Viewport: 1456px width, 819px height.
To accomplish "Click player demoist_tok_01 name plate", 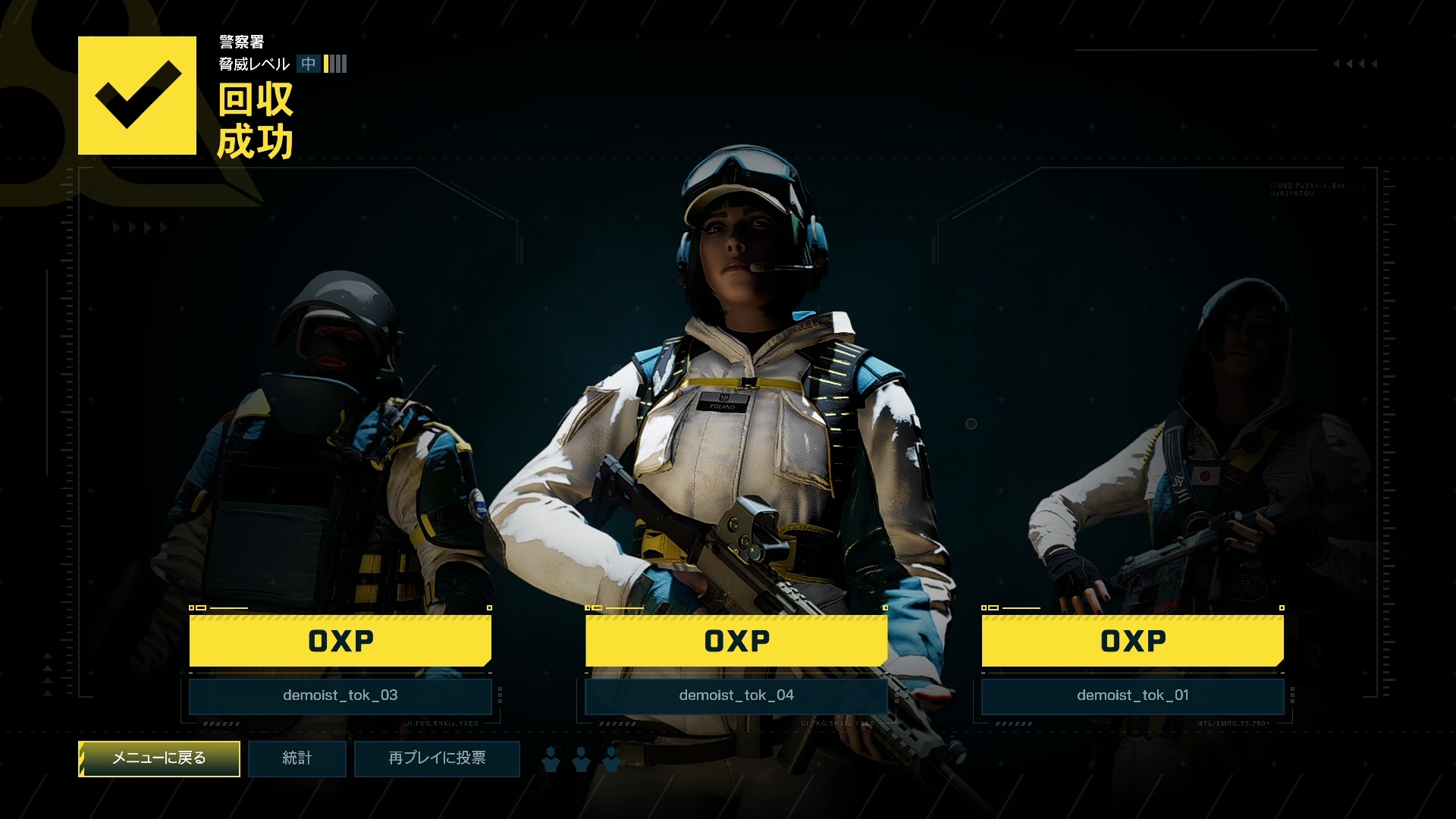I will (x=1133, y=695).
